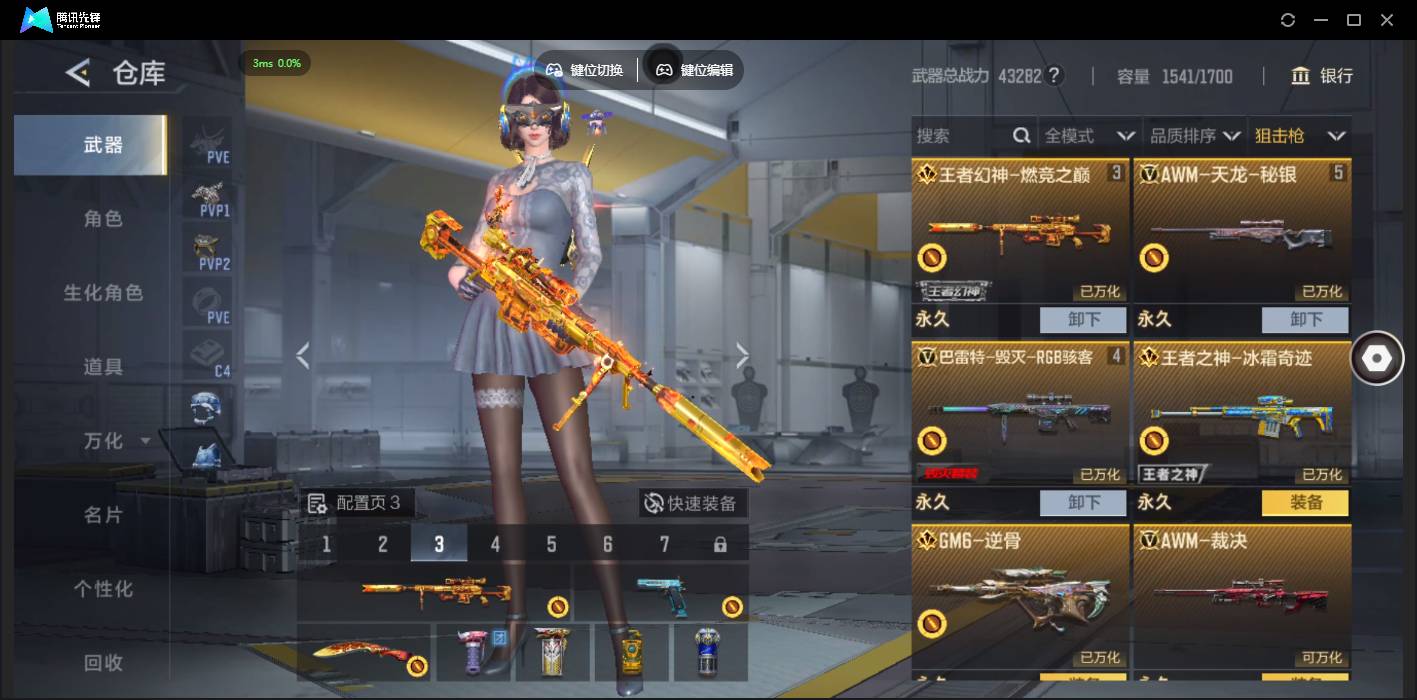Open the 狙击枪 weapon type dropdown
This screenshot has height=700, width=1417.
(1300, 136)
